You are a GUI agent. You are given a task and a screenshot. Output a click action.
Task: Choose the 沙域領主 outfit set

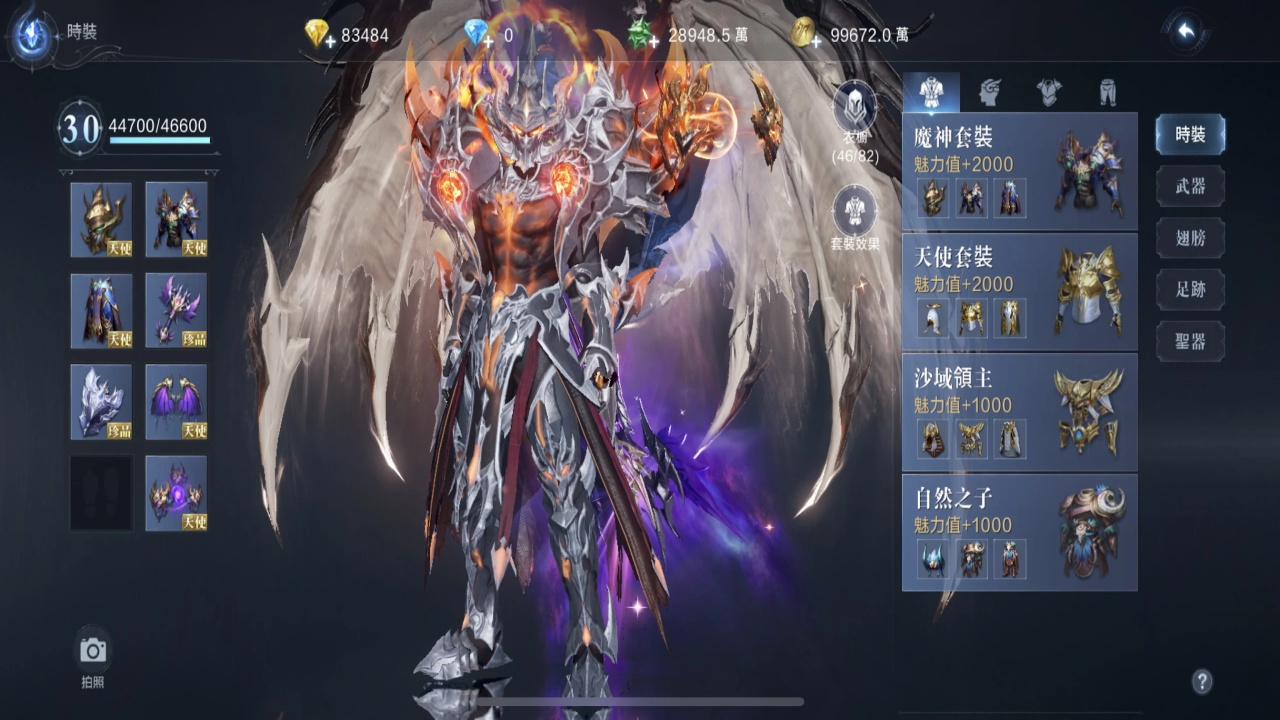pyautogui.click(x=1019, y=411)
